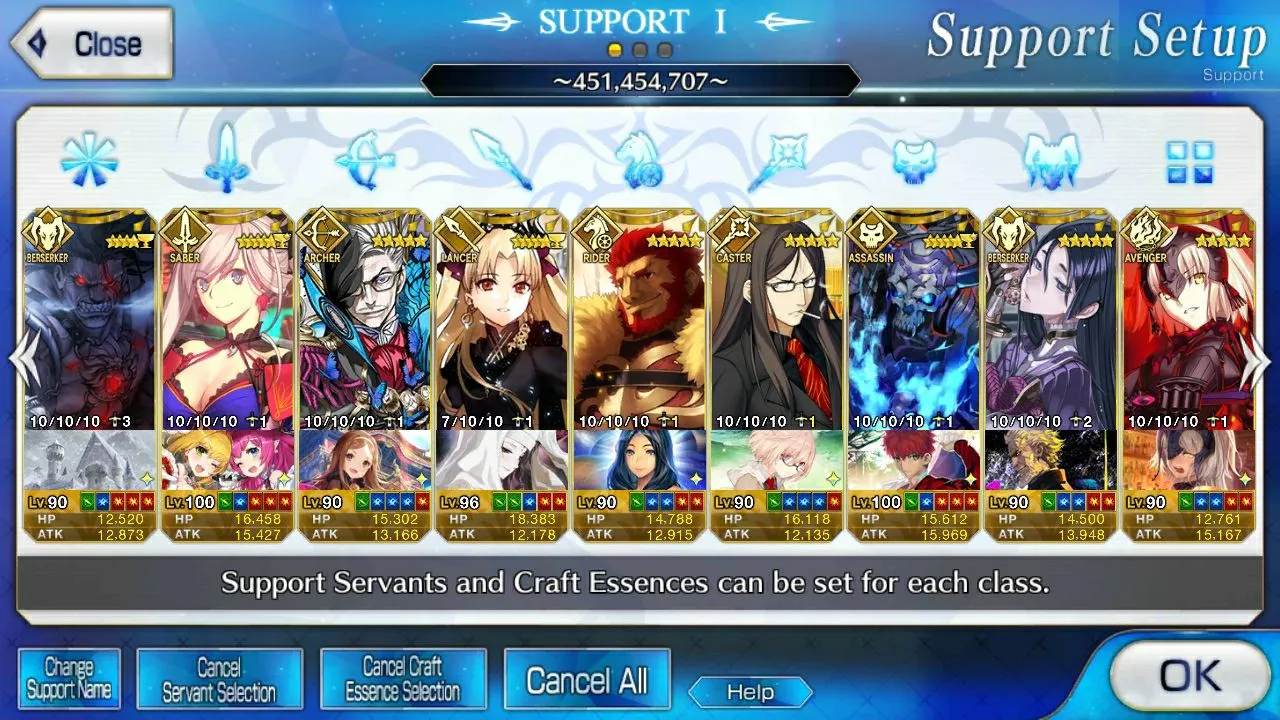Hit the Cancel All button
This screenshot has width=1280, height=720.
[x=587, y=681]
